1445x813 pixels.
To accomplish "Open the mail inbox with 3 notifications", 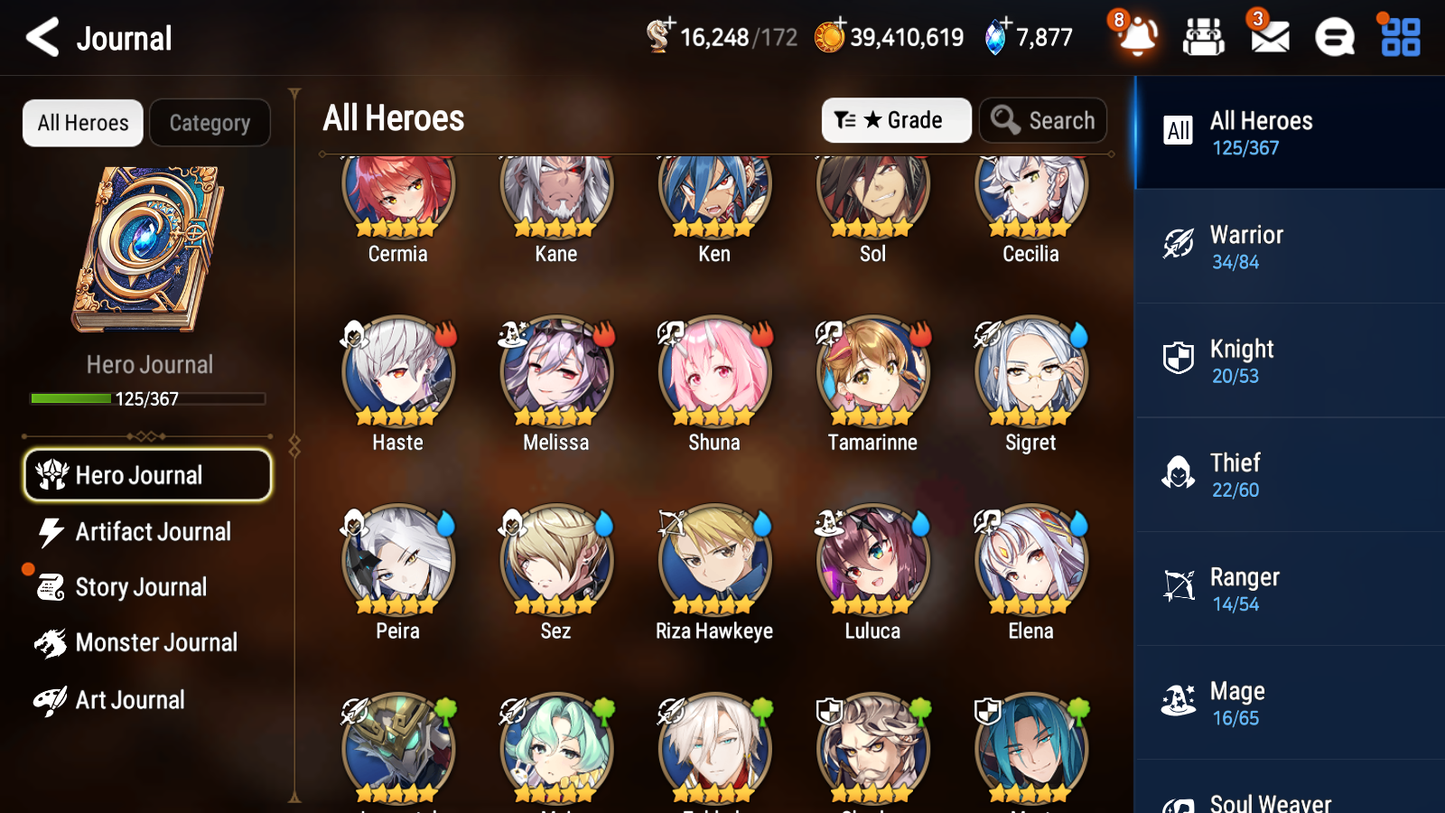I will tap(1268, 36).
